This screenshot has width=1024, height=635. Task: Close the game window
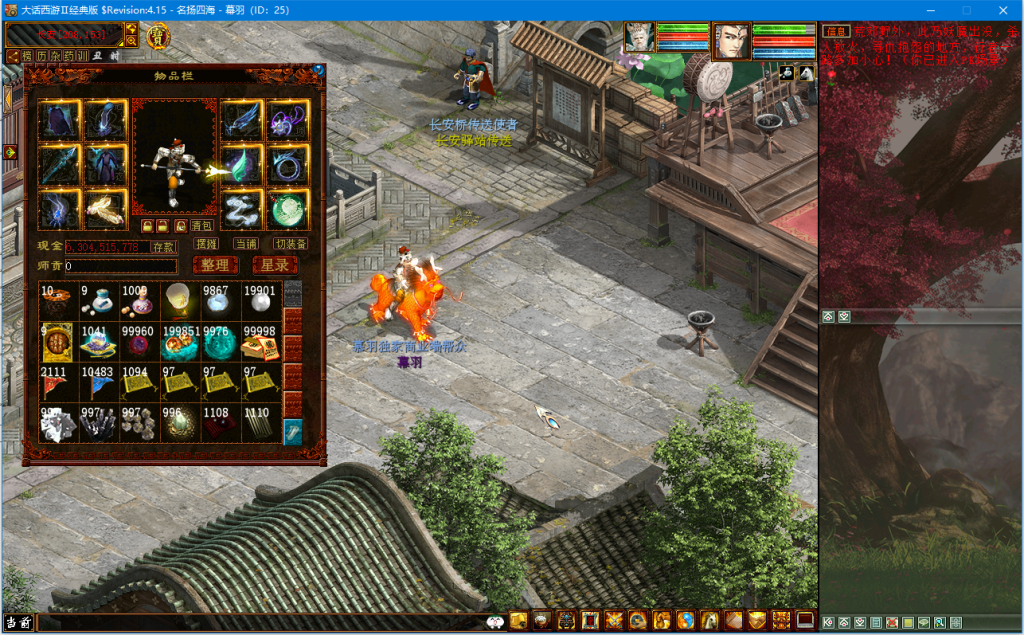point(1000,9)
